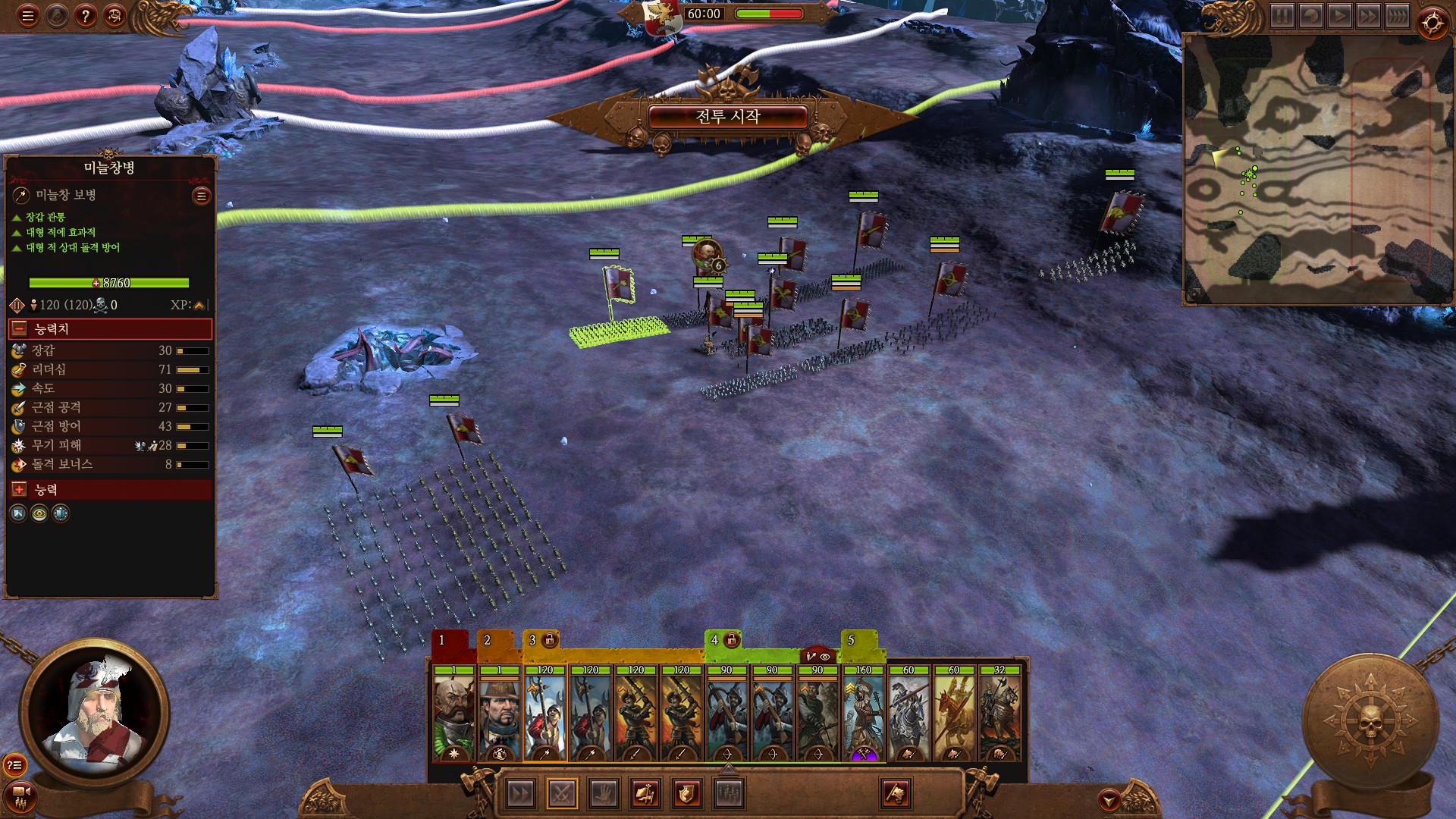Set normal play speed with single arrow
Image resolution: width=1456 pixels, height=819 pixels.
click(1339, 16)
